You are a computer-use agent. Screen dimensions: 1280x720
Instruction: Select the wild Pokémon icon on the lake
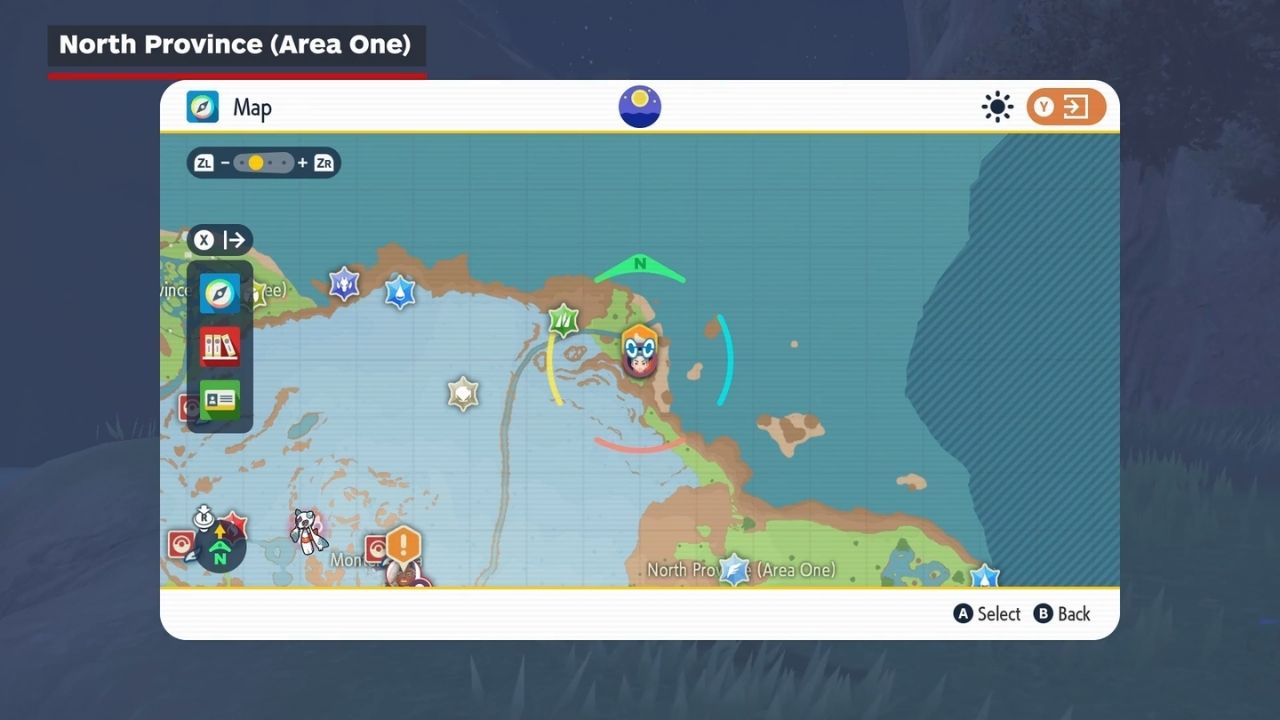coord(308,529)
